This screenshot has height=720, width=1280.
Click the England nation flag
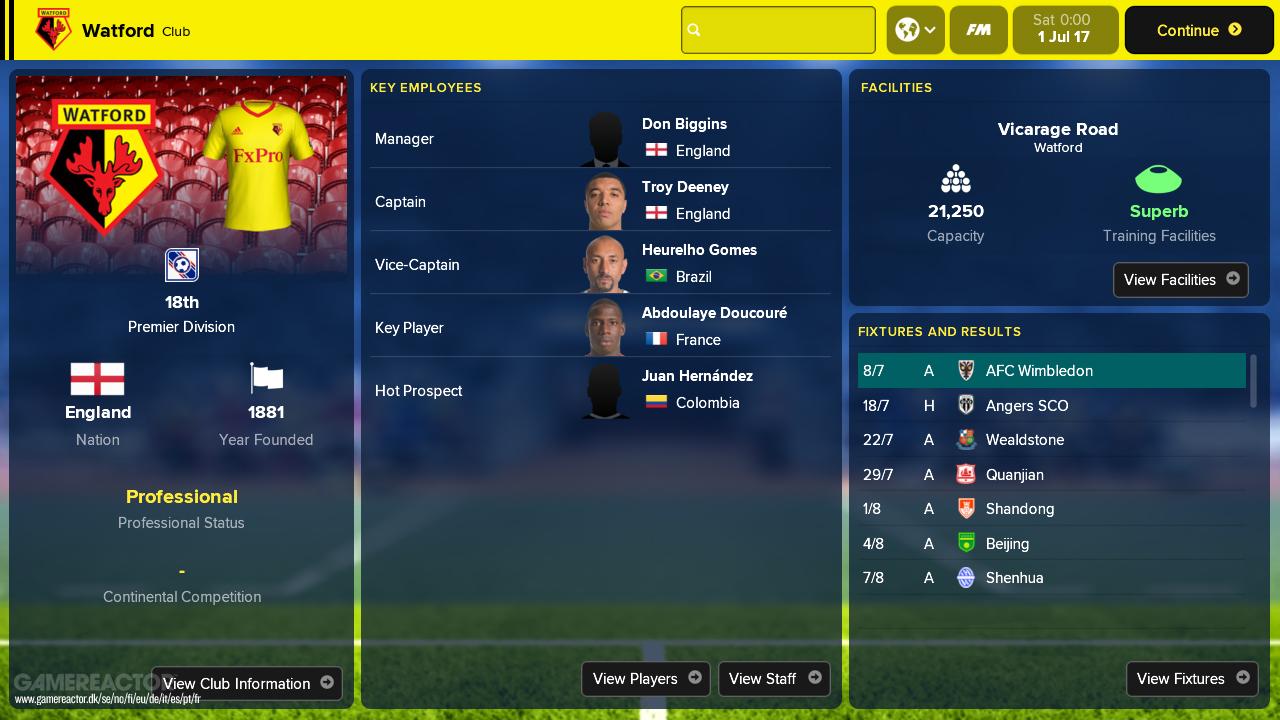97,380
